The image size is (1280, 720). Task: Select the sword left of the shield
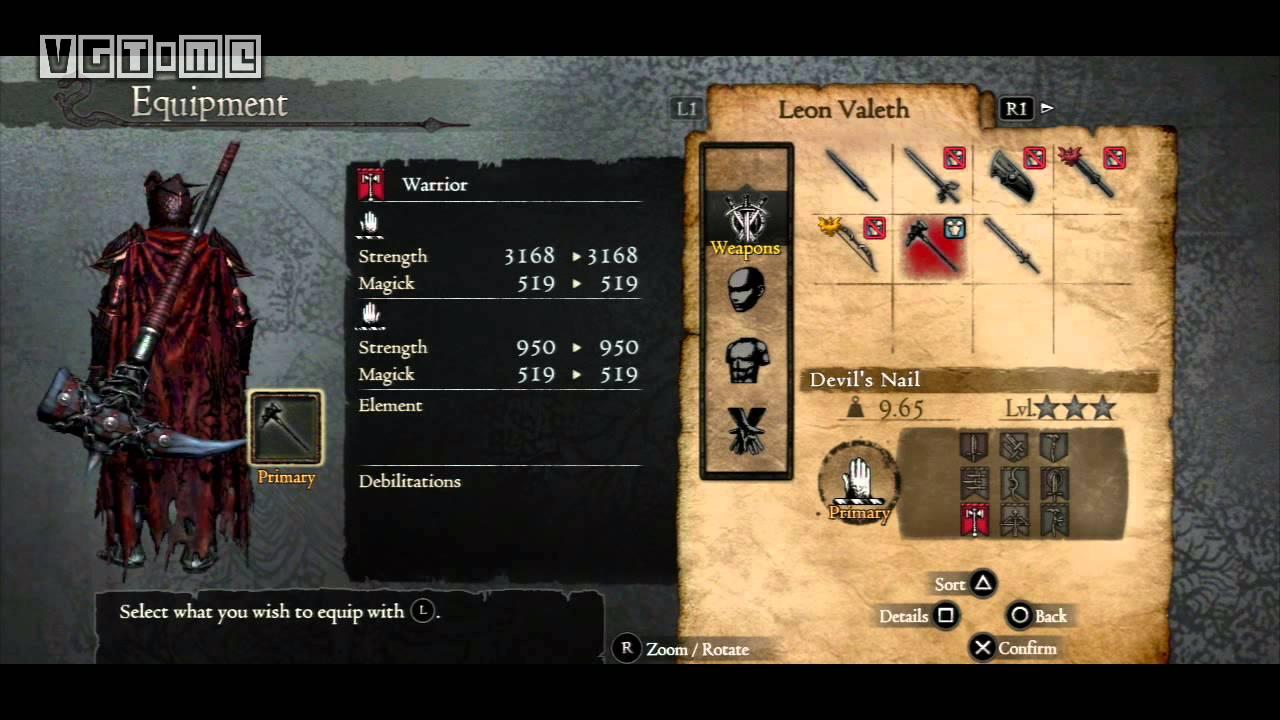click(932, 174)
